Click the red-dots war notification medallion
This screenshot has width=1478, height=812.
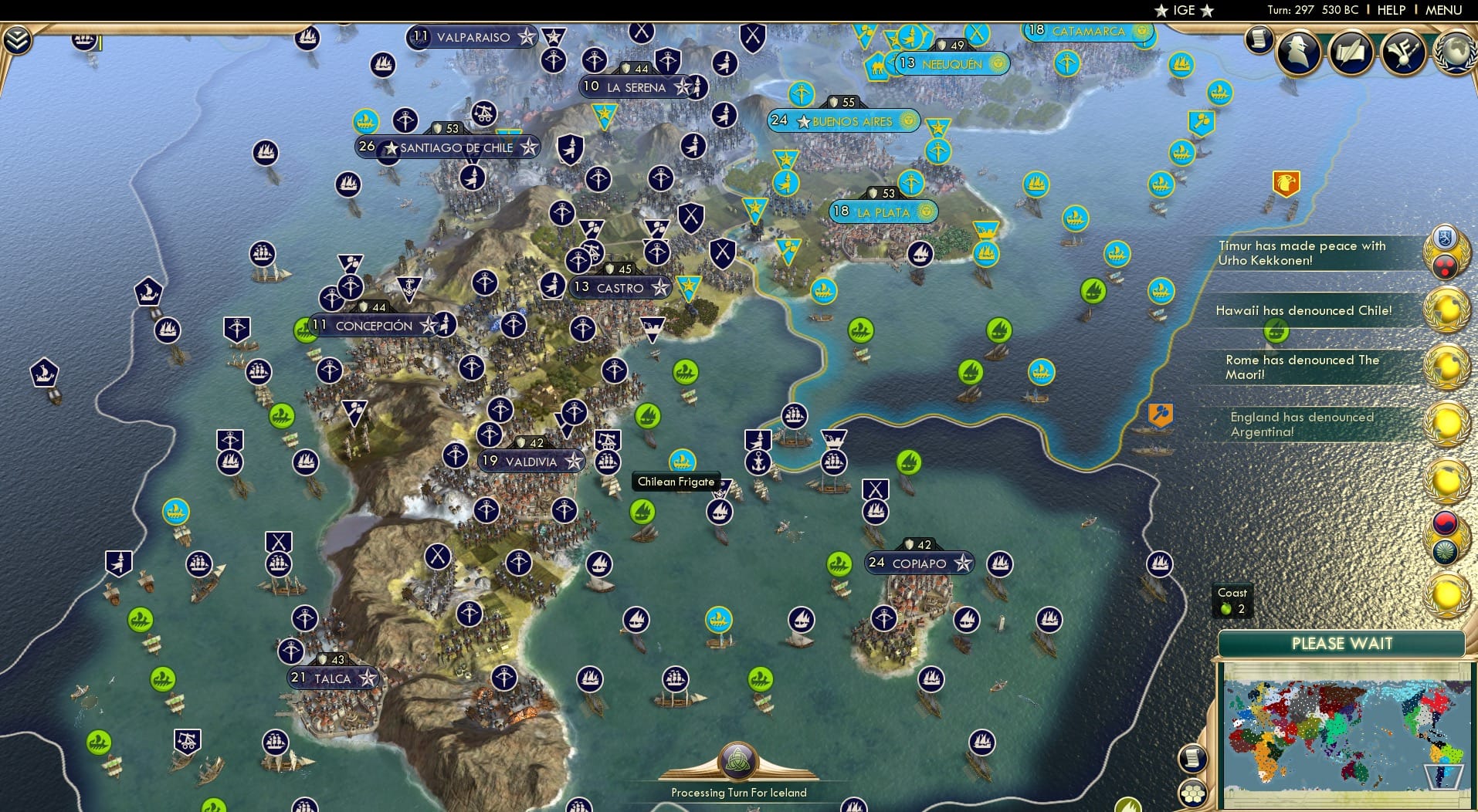[1446, 265]
